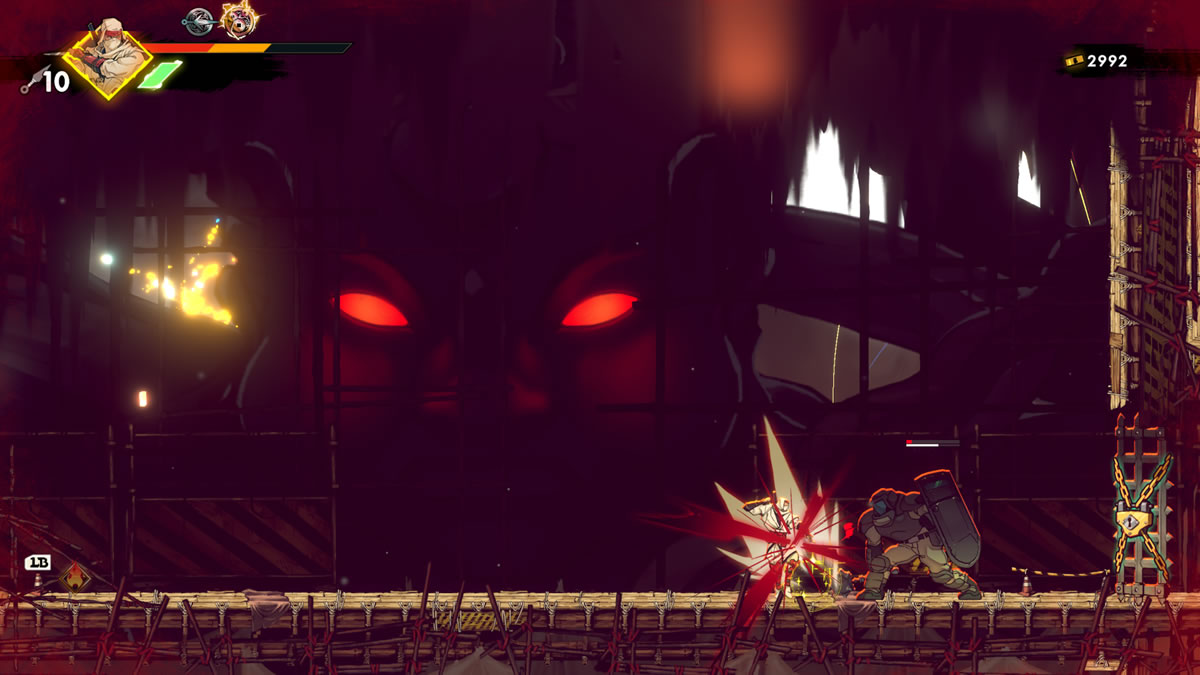Select the glowing golden amulet icon
The width and height of the screenshot is (1200, 675).
(x=239, y=18)
